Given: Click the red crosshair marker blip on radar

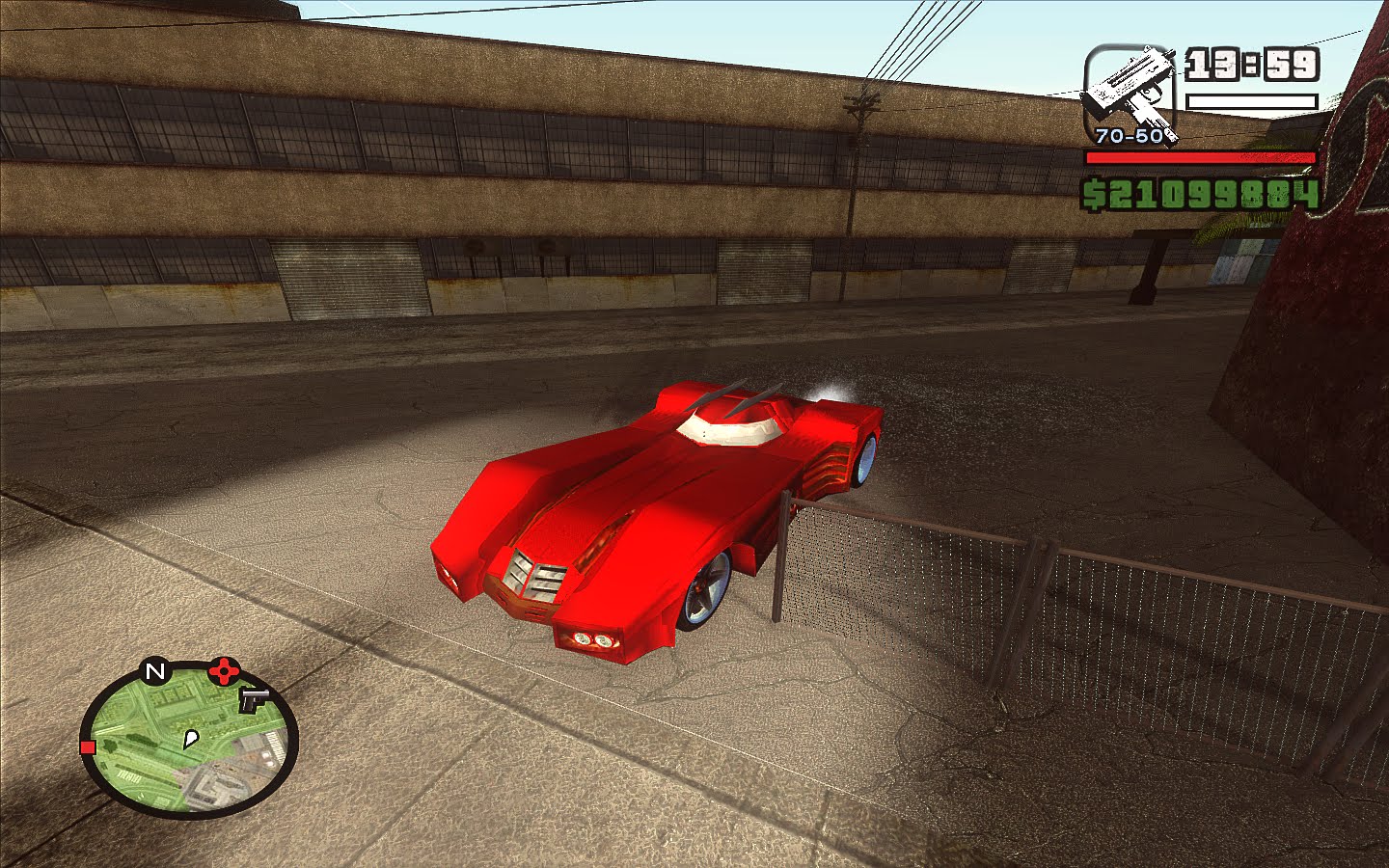Looking at the screenshot, I should pos(225,669).
